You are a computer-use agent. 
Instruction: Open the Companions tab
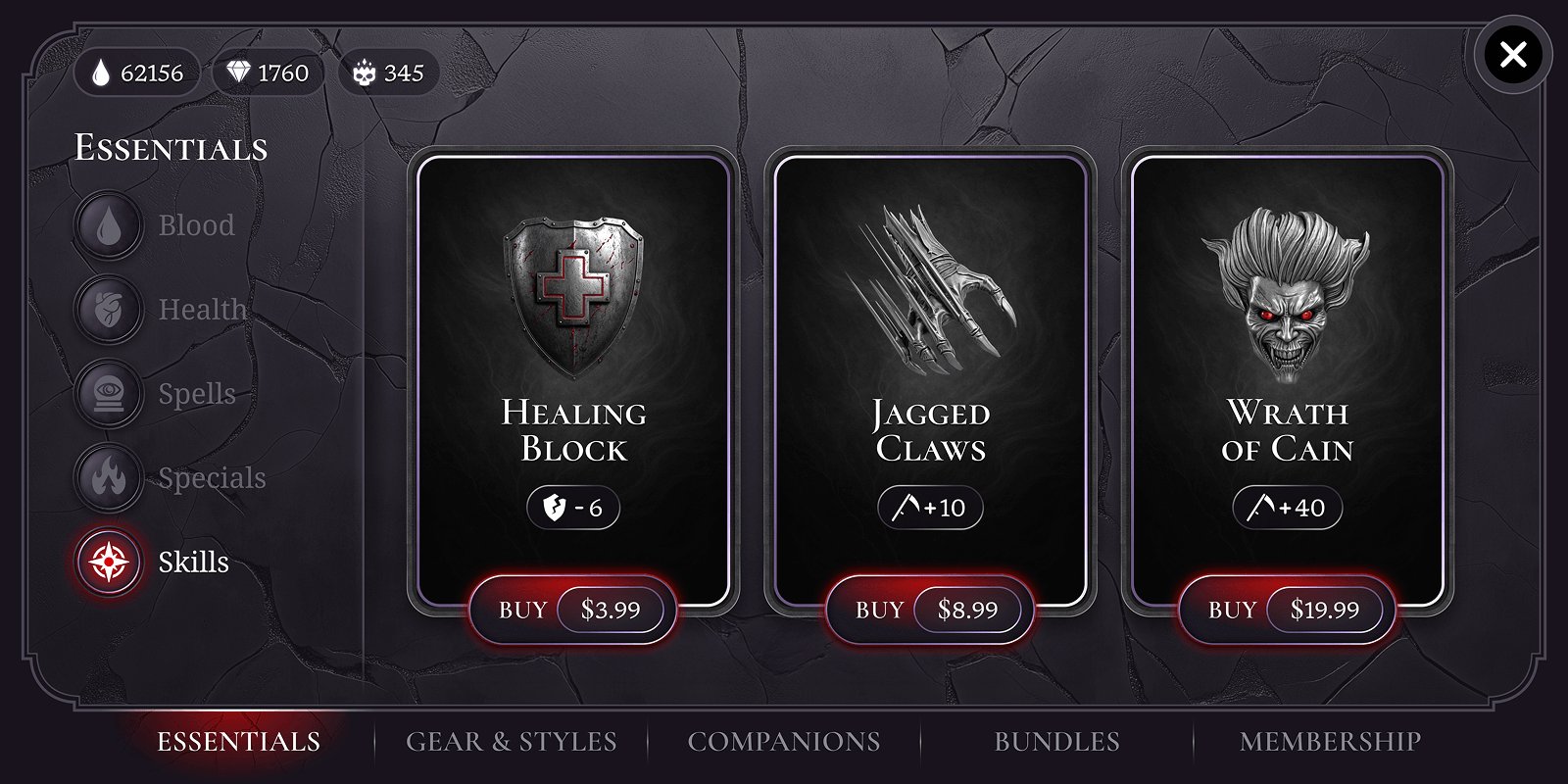point(784,742)
